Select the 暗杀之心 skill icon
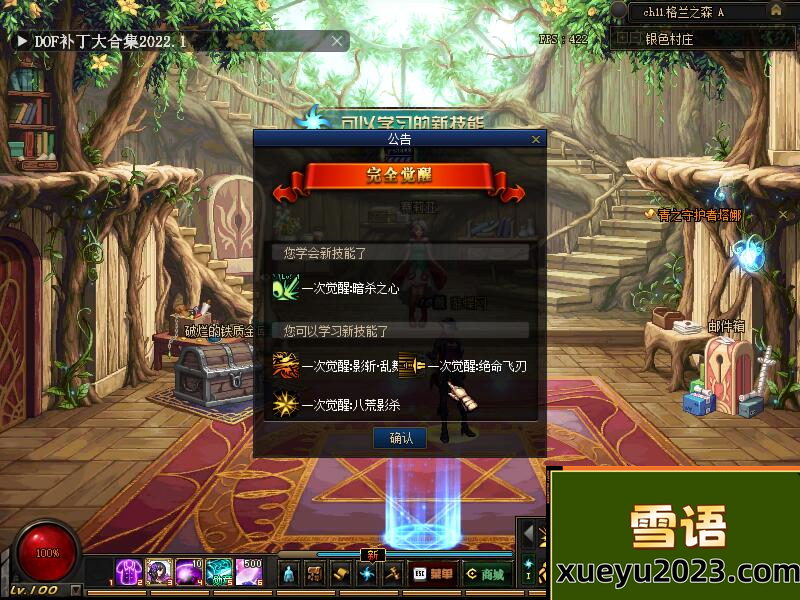Screen dimensions: 800x600 click(x=286, y=287)
